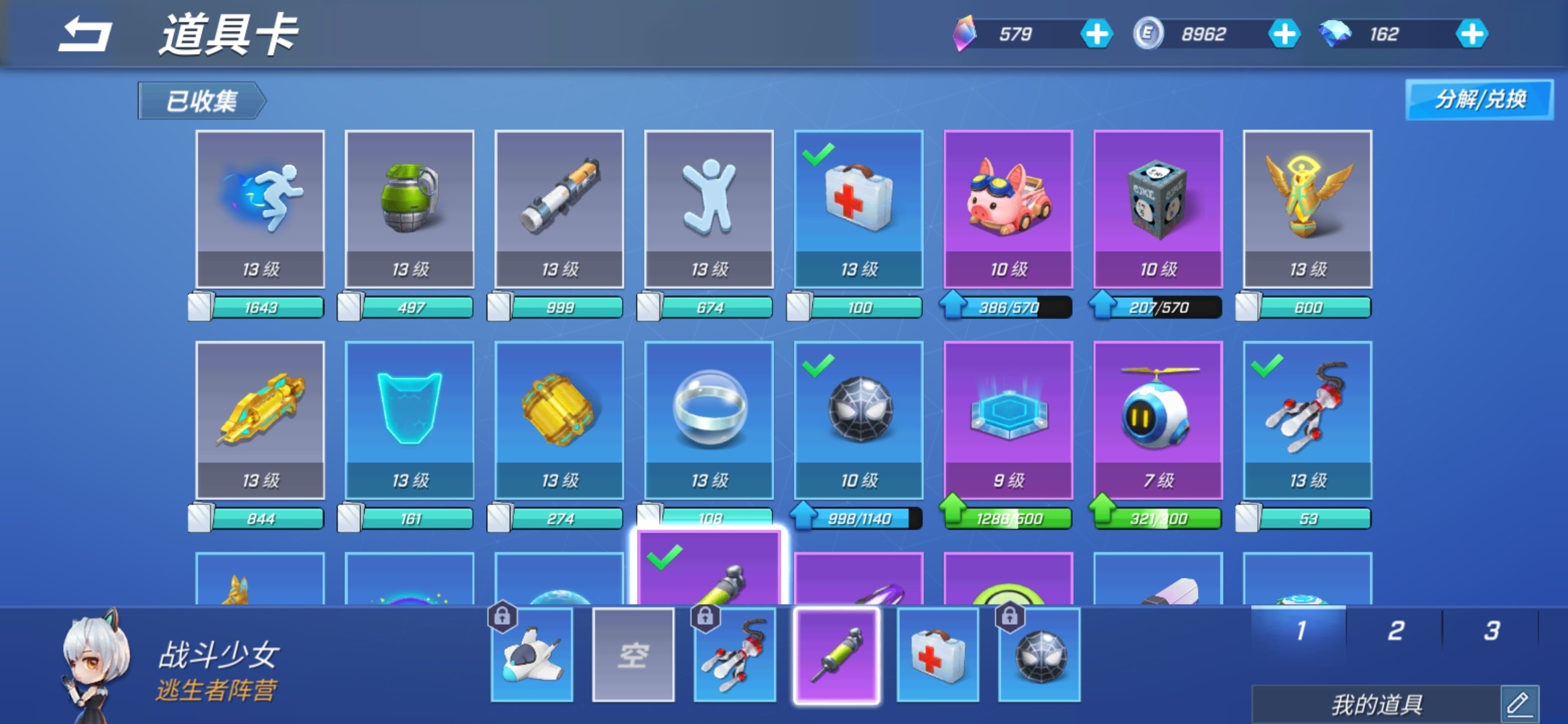Image resolution: width=1568 pixels, height=724 pixels.
Task: Select the green grenade item card
Action: 409,209
